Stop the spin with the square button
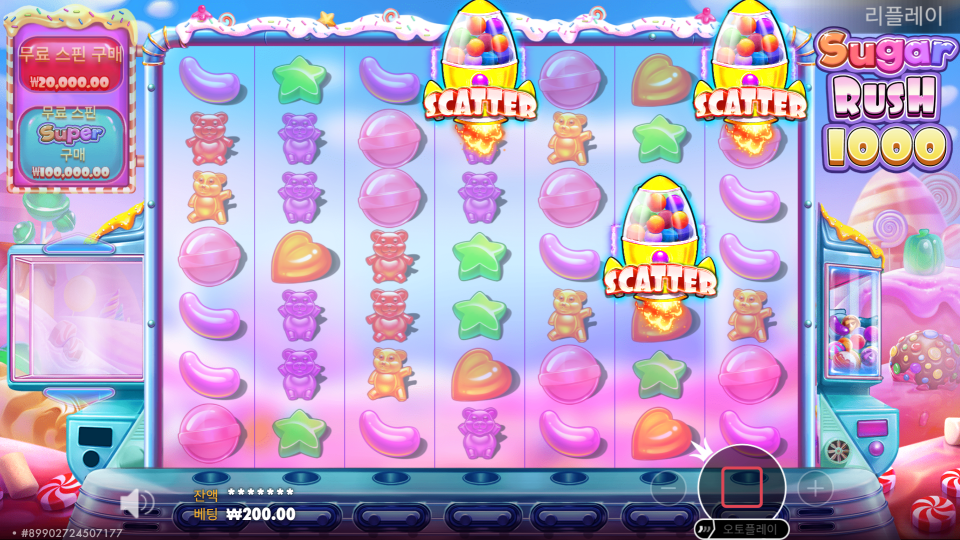960x540 pixels. [741, 487]
